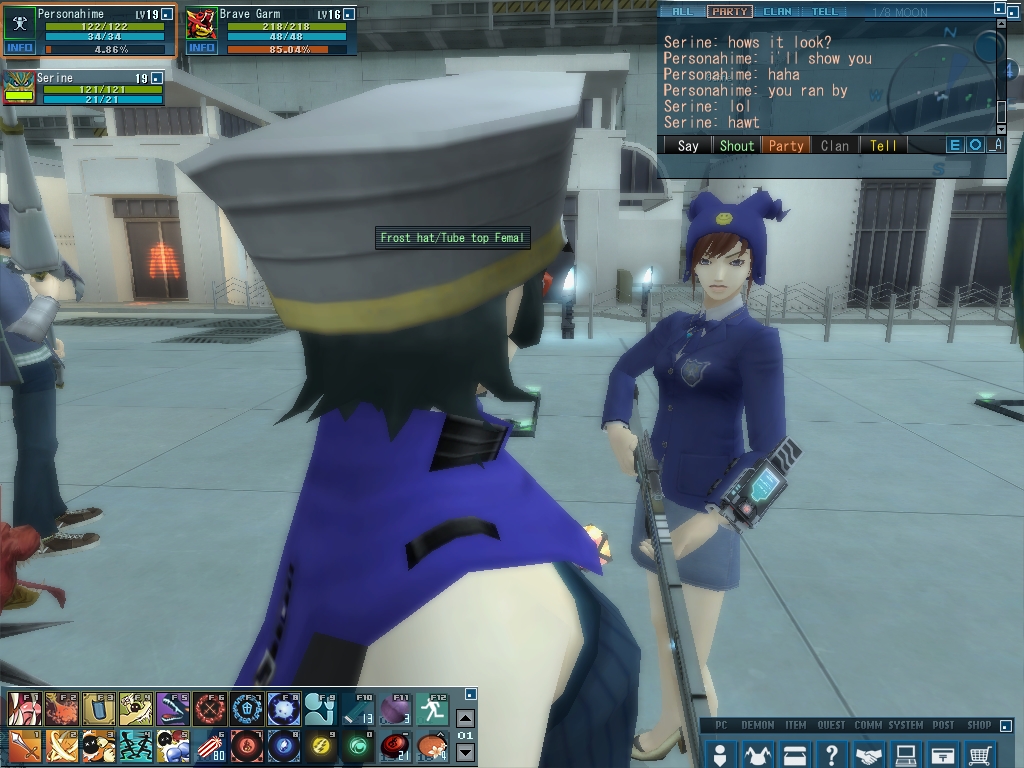Open the PC character menu icon
This screenshot has height=768, width=1024.
pyautogui.click(x=719, y=753)
